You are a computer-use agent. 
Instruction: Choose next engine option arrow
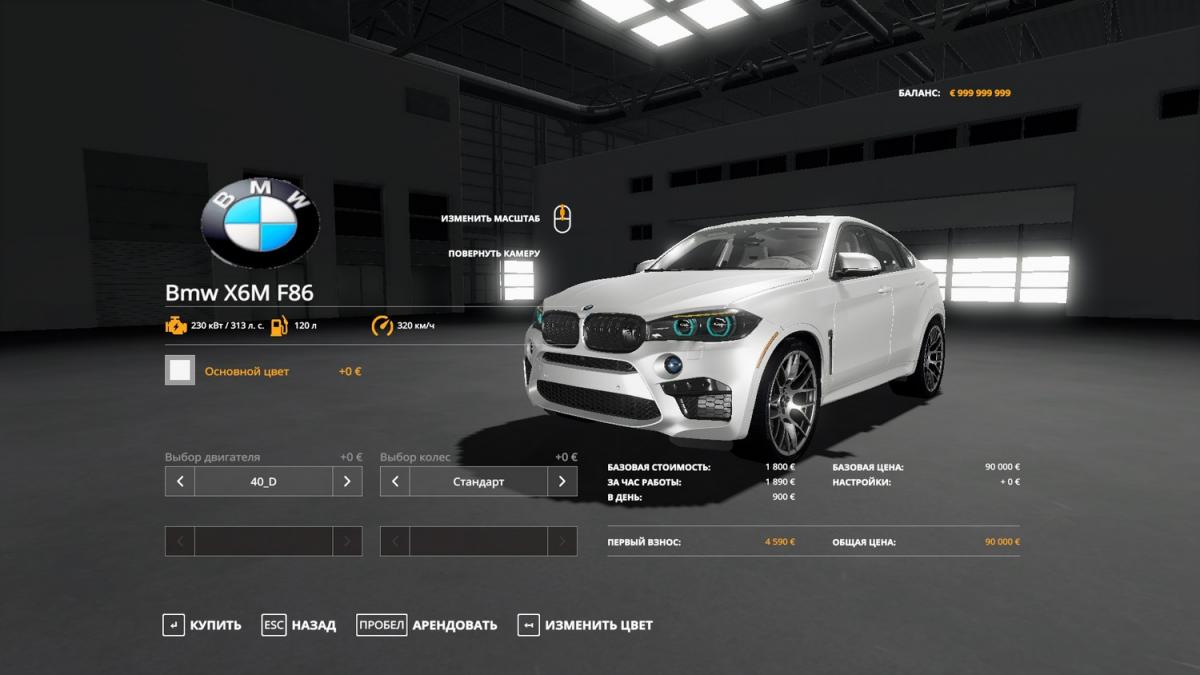click(x=347, y=481)
